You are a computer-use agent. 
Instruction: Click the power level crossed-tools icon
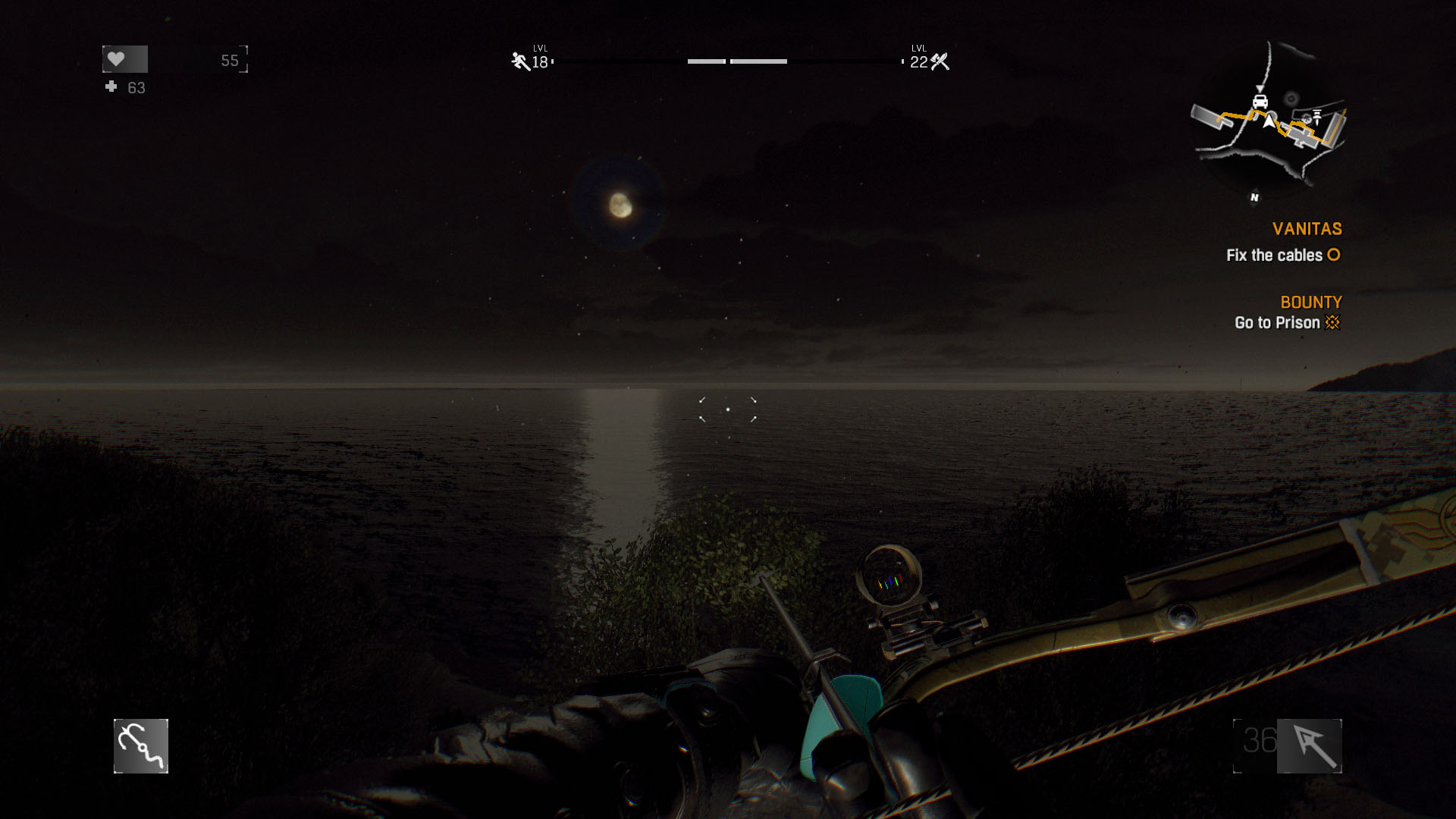[940, 61]
